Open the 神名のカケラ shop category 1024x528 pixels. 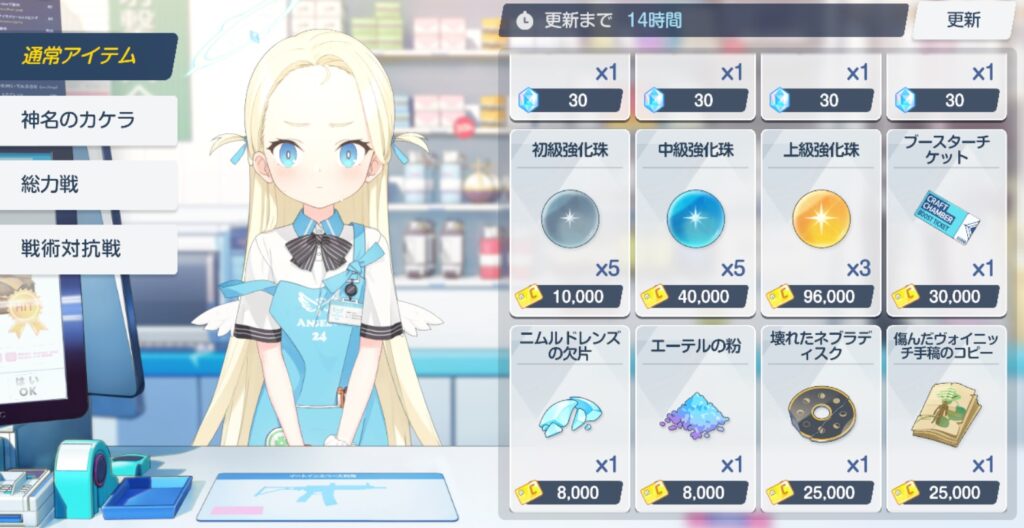point(87,120)
